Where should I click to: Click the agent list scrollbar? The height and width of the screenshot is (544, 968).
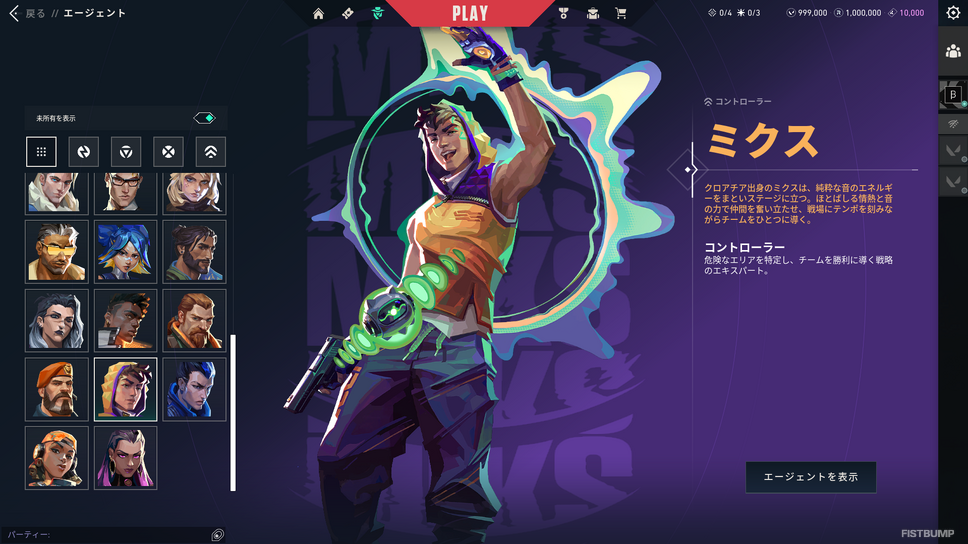point(233,412)
